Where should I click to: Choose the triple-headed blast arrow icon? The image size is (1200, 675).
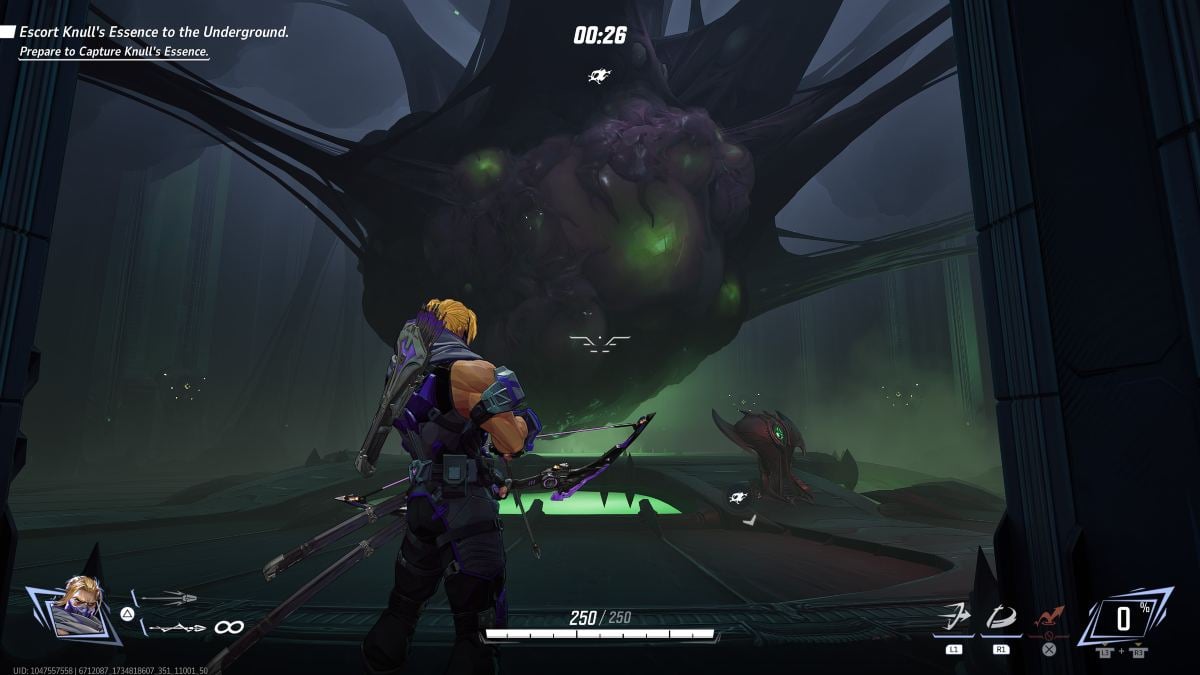pyautogui.click(x=168, y=598)
